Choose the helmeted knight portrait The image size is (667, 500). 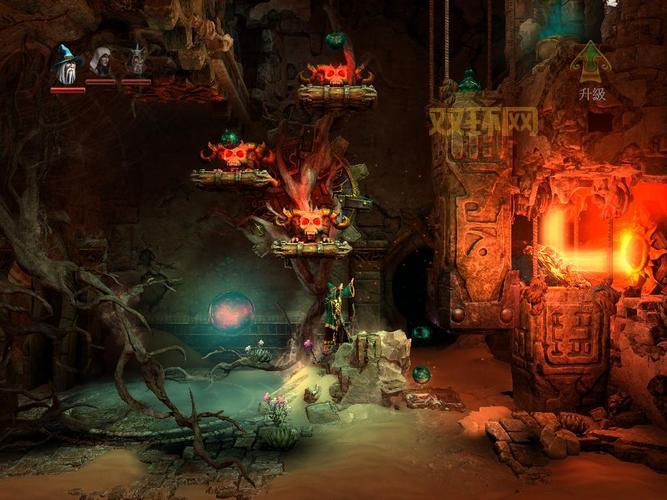pos(137,62)
